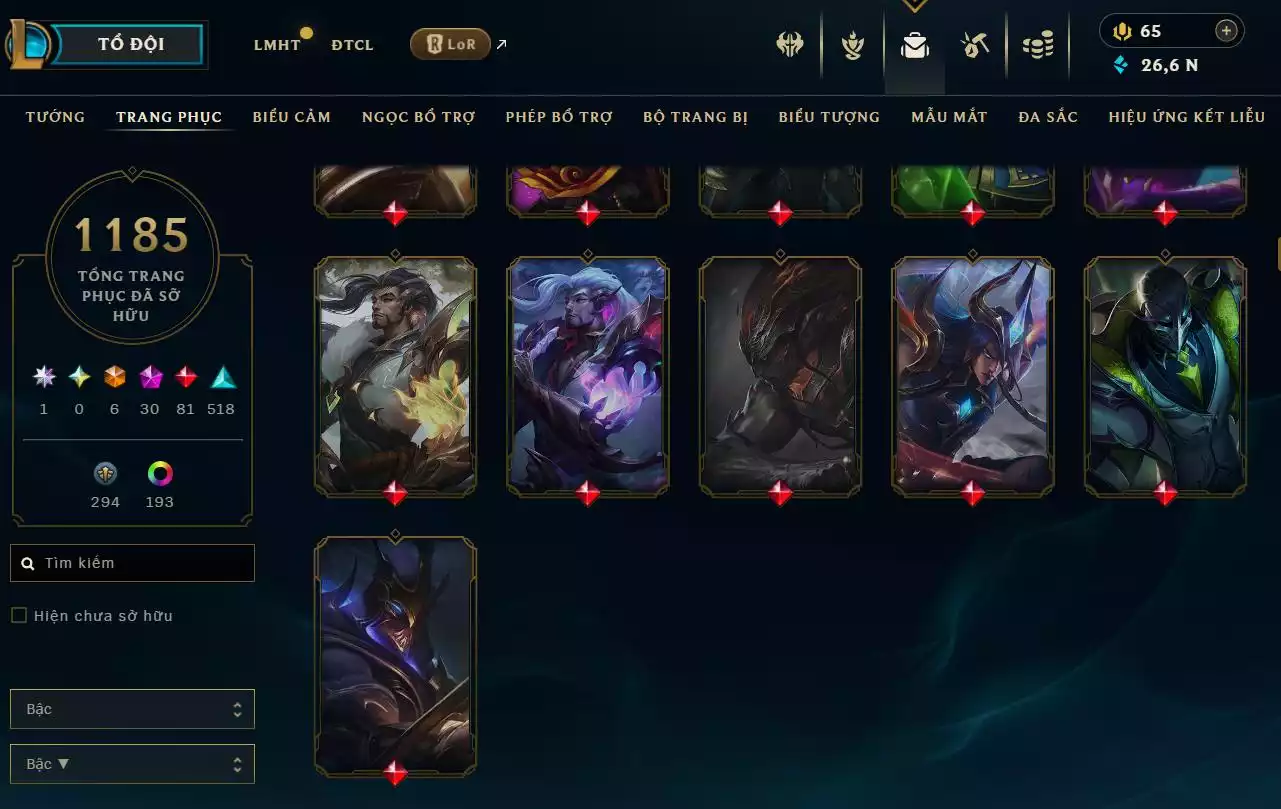1281x809 pixels.
Task: Switch to the ĐA SẮC chromas tab
Action: tap(1048, 117)
